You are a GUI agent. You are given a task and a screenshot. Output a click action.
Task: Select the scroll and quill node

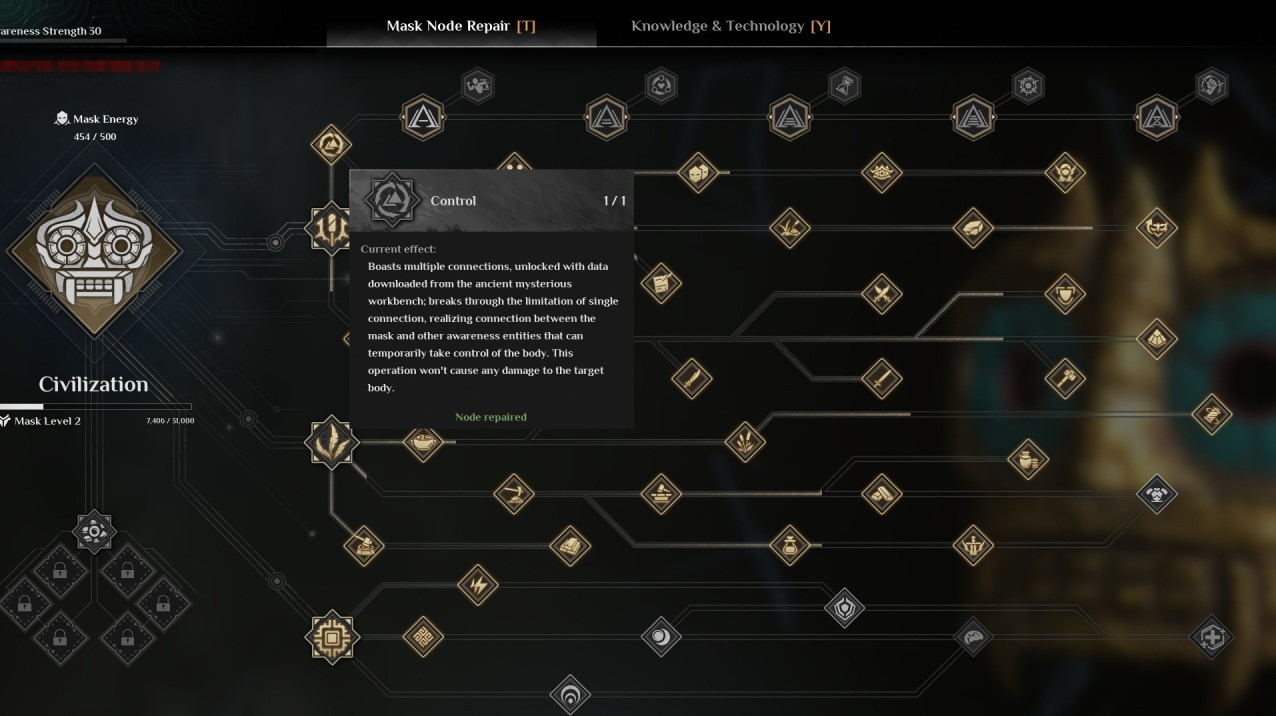coord(660,284)
